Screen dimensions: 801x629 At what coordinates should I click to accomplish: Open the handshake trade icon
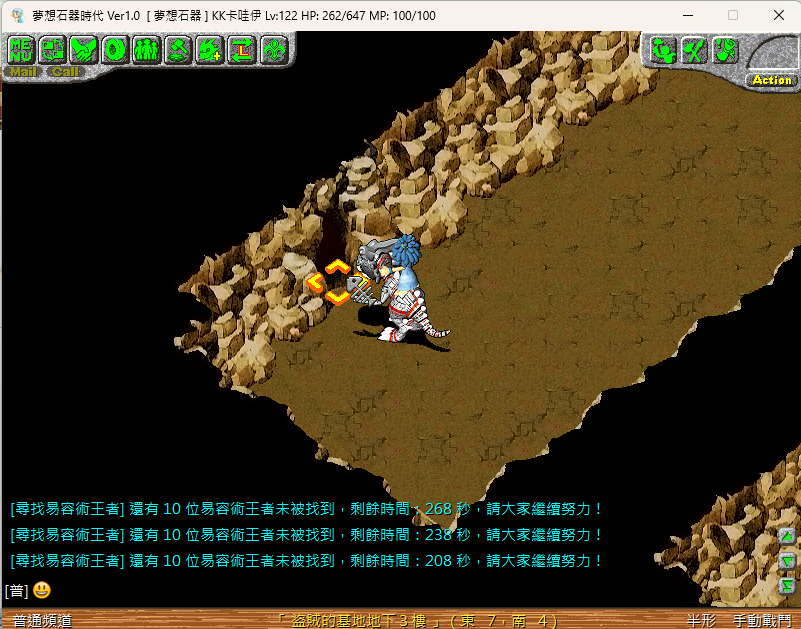[83, 49]
